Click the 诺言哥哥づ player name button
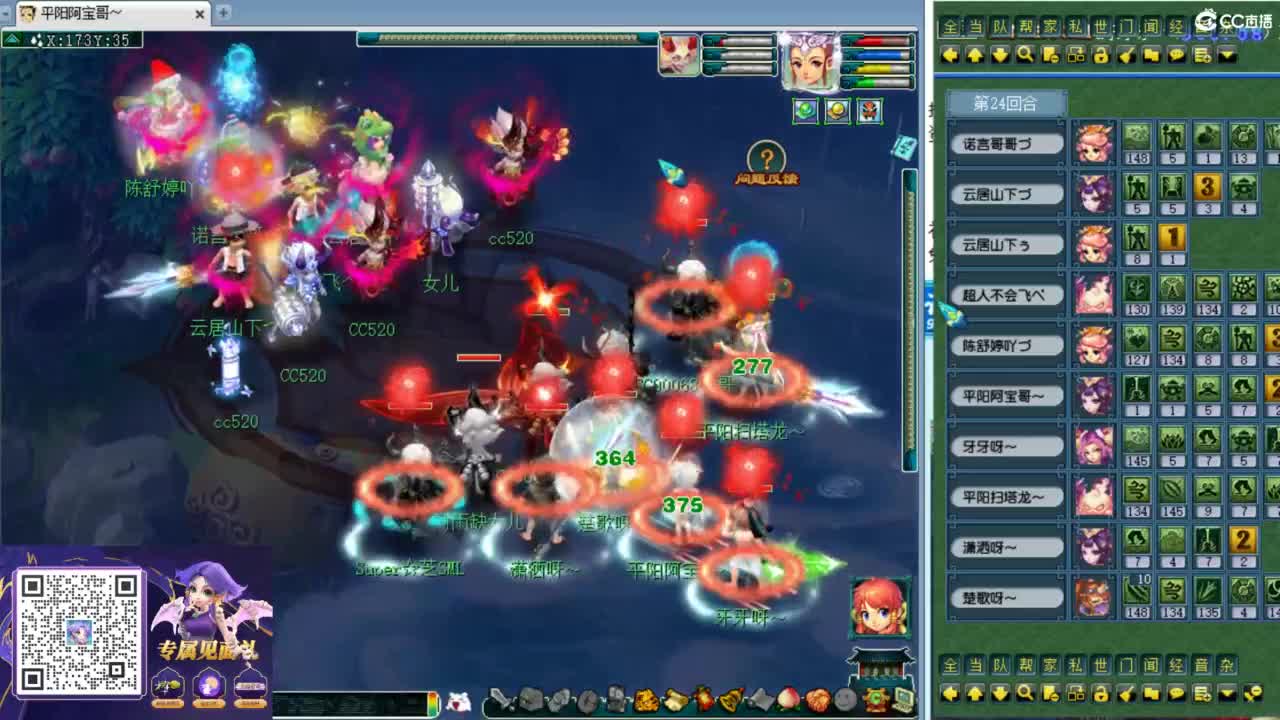This screenshot has width=1280, height=720. point(1004,144)
